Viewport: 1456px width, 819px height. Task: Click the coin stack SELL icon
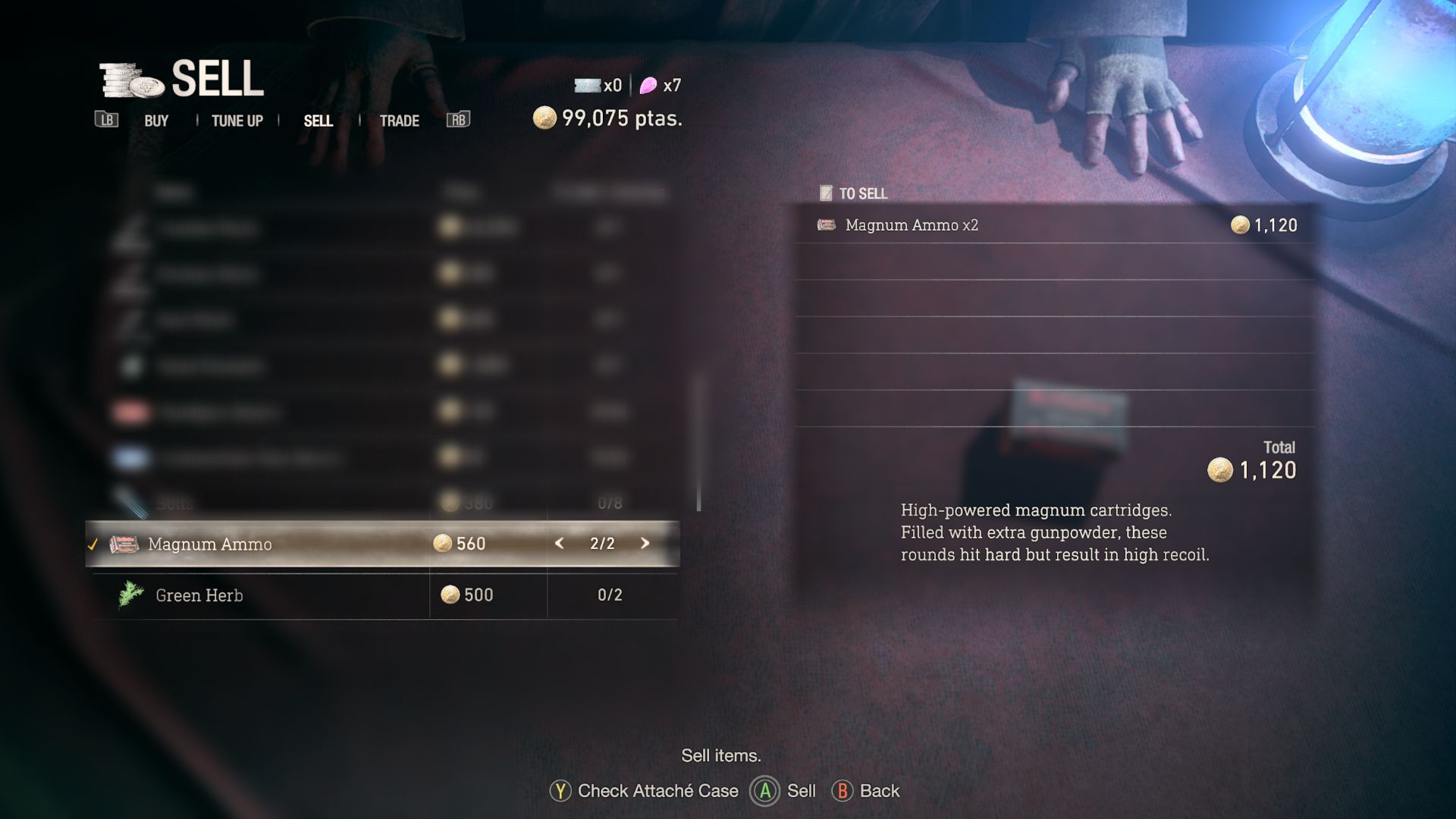pos(127,82)
